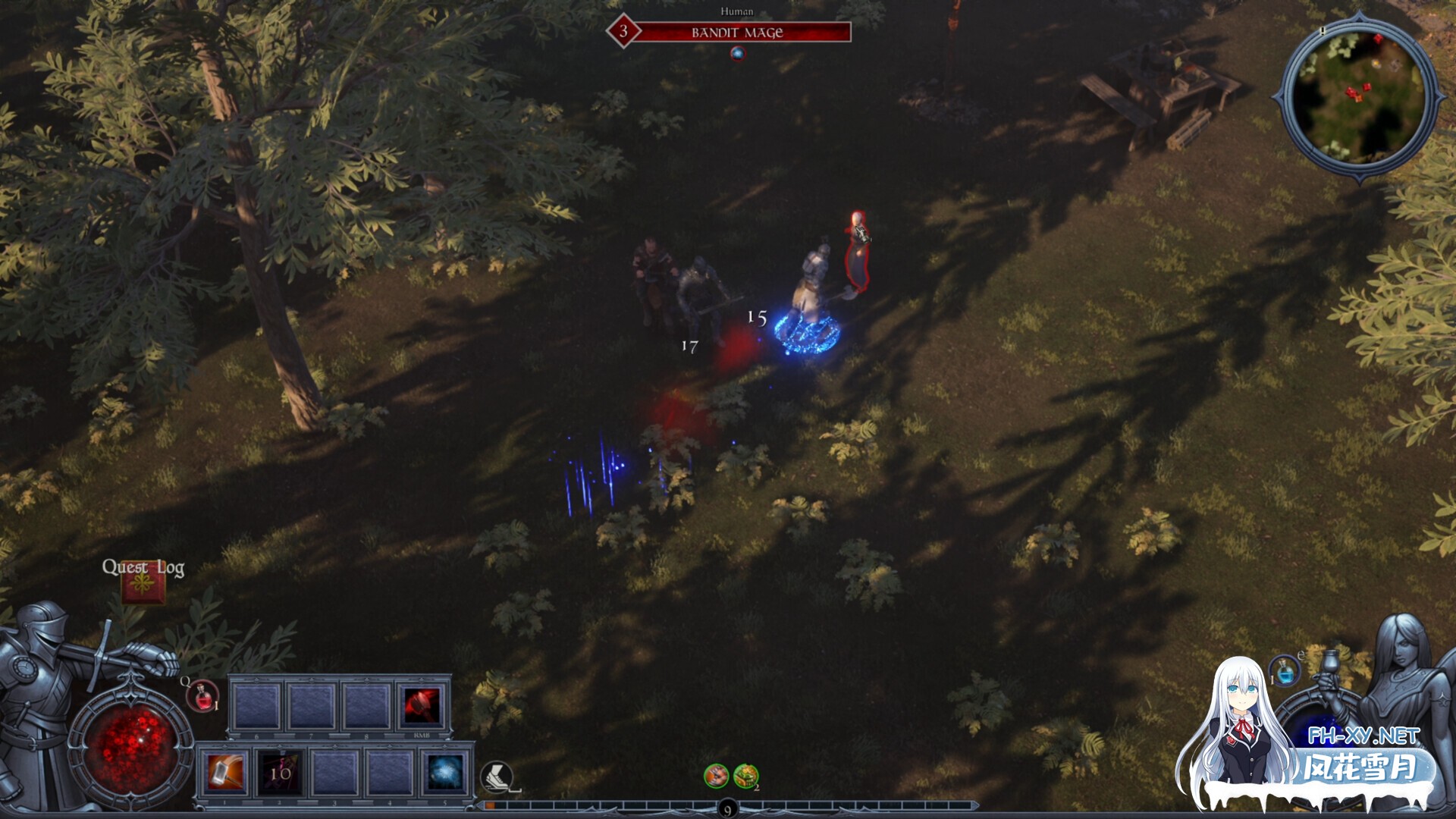This screenshot has width=1456, height=819.
Task: Inspect the first green-ringed buff icon
Action: click(x=716, y=775)
